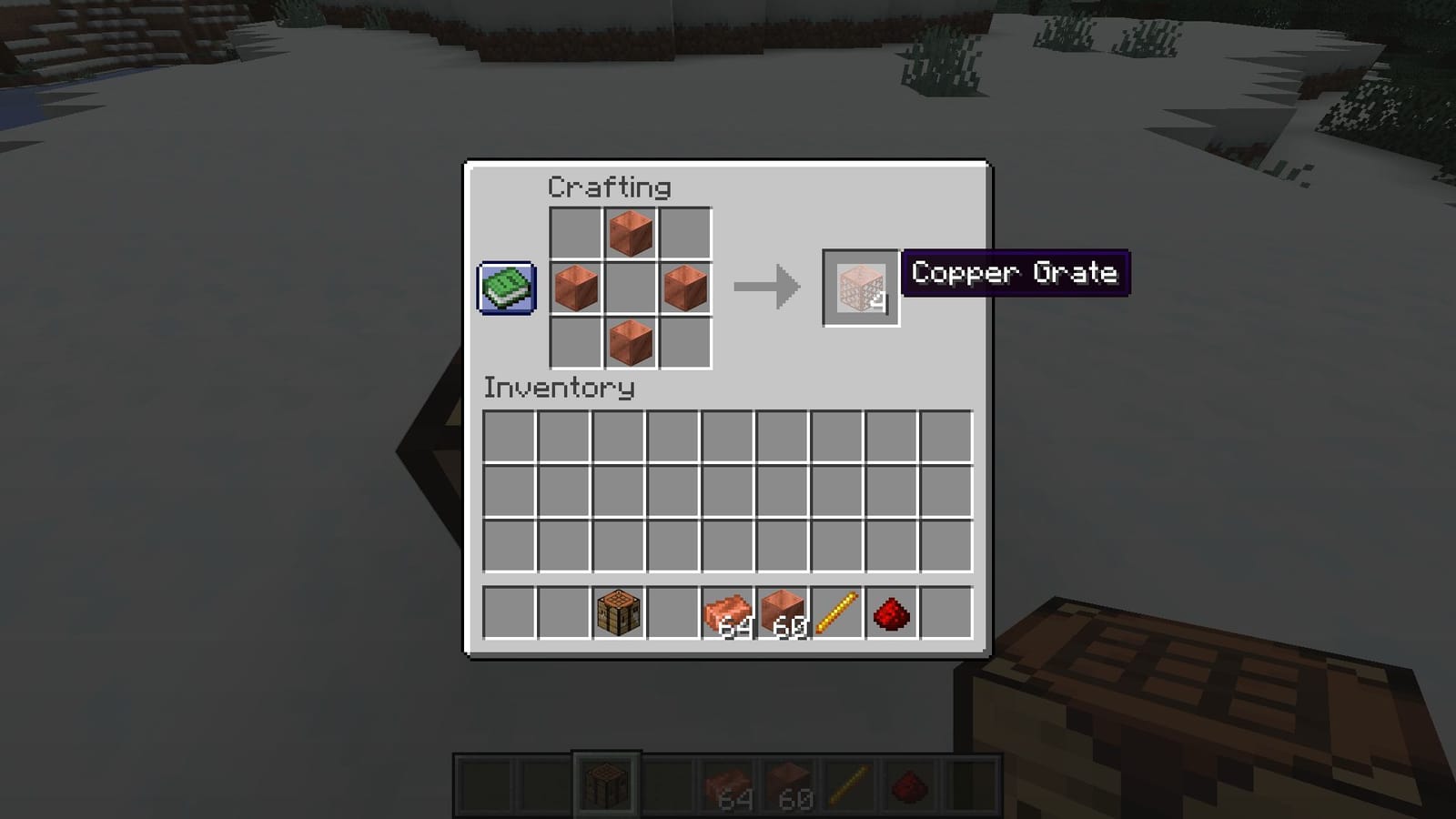Grab the stack of 60 copper blocks
The width and height of the screenshot is (1456, 819).
click(x=783, y=612)
